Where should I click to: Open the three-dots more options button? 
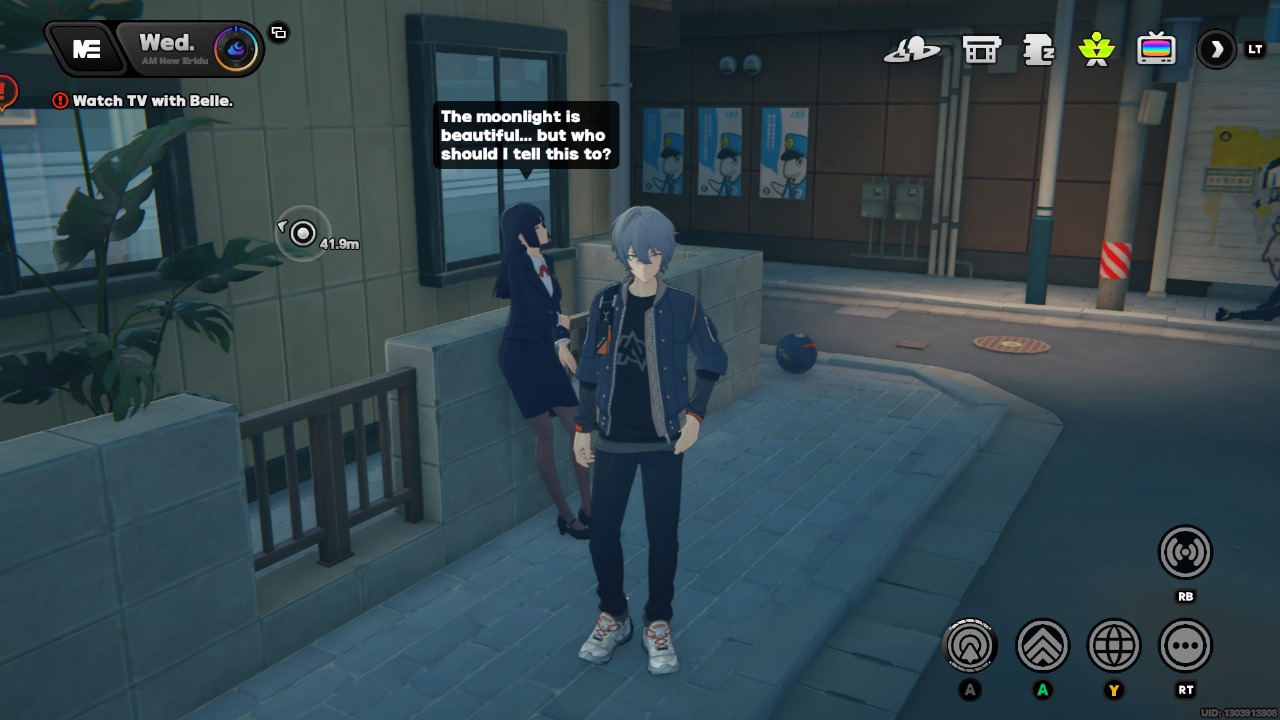[1185, 646]
